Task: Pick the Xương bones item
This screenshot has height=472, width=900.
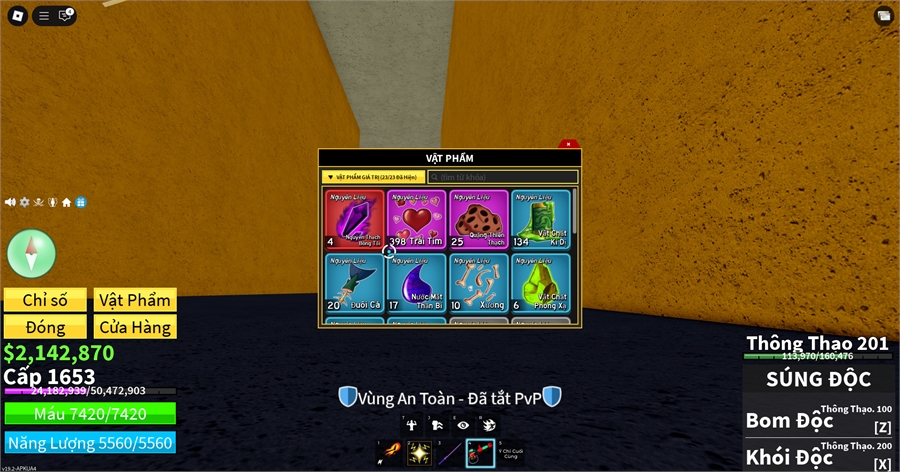Action: point(478,283)
